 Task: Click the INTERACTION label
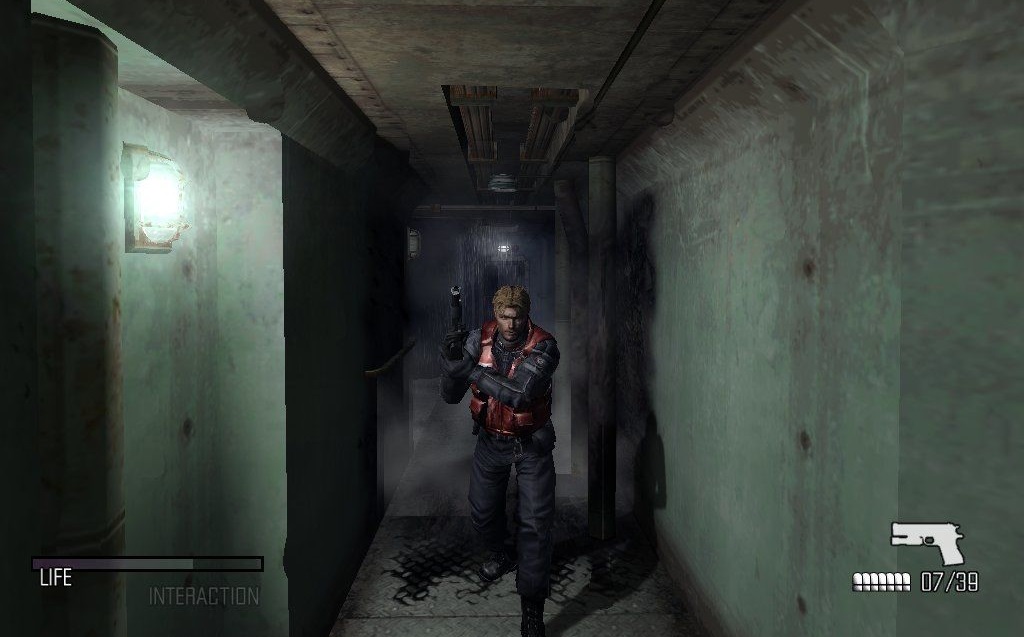[x=204, y=597]
